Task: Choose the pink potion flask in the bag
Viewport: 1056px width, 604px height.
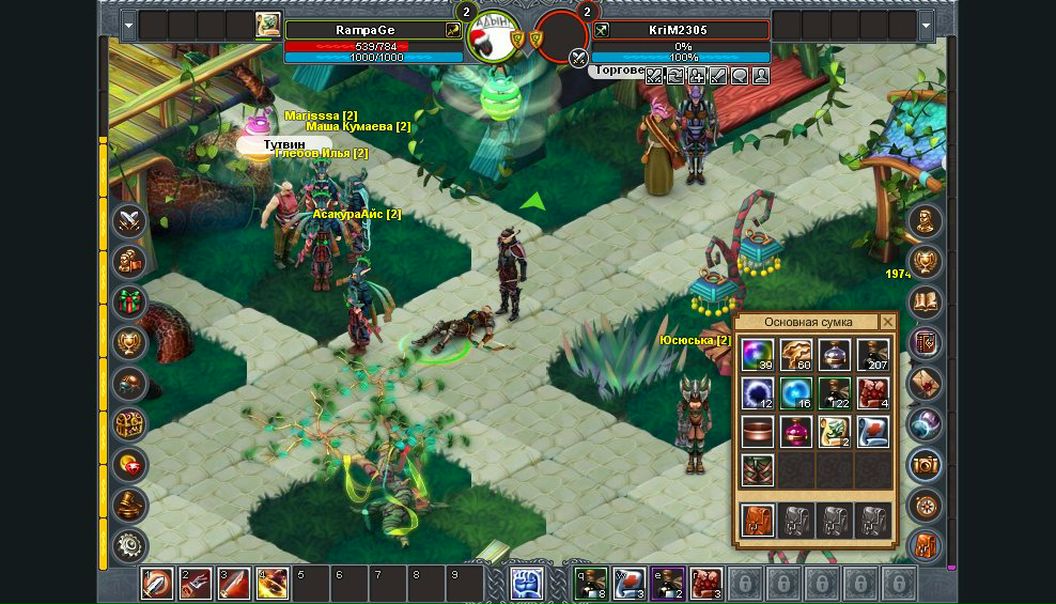Action: pyautogui.click(x=796, y=432)
